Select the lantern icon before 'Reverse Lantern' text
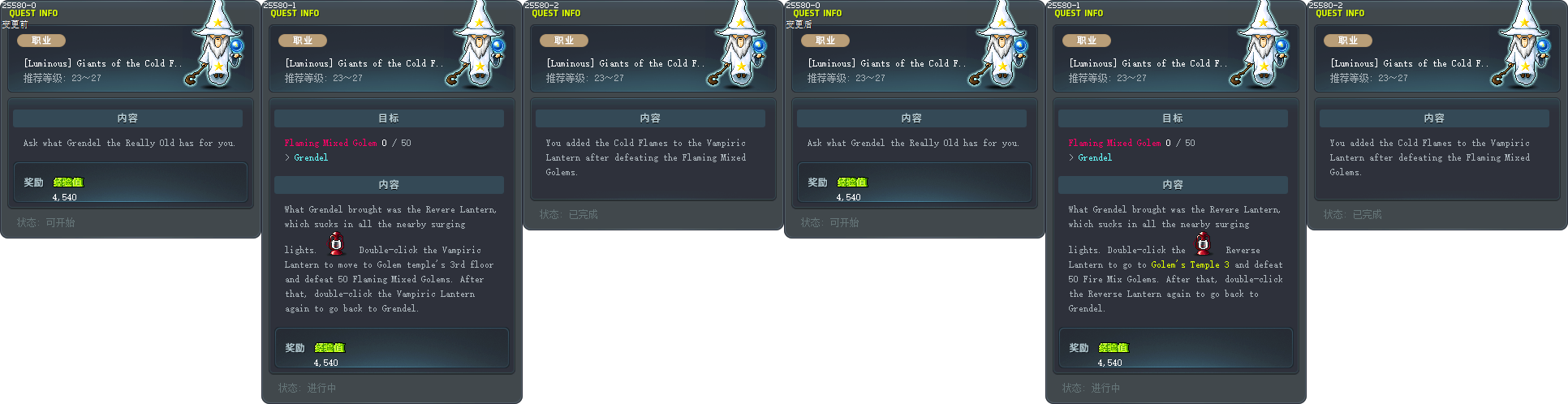This screenshot has height=404, width=1568. click(1203, 243)
